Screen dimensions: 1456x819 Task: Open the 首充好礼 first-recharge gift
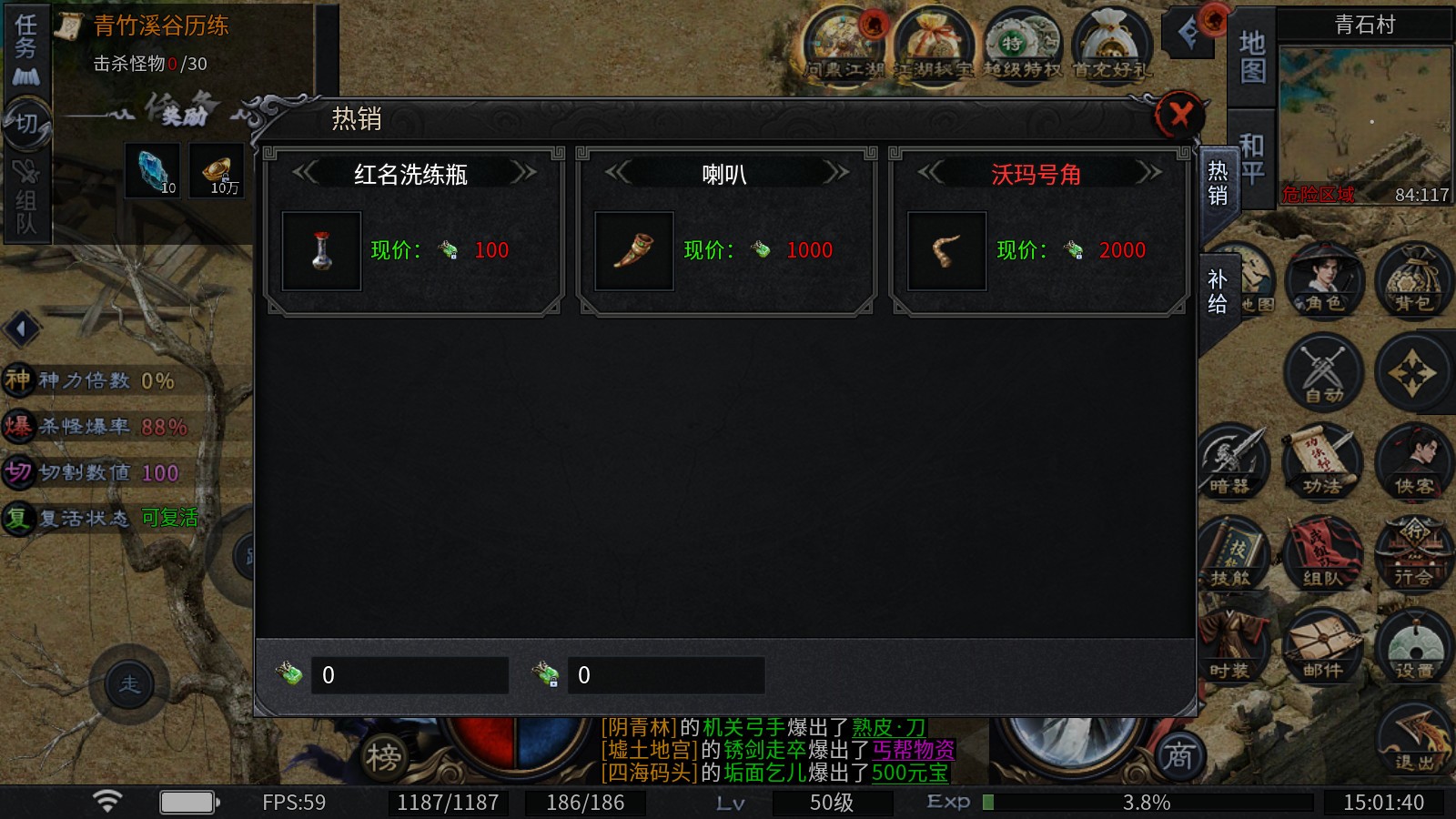[1110, 45]
